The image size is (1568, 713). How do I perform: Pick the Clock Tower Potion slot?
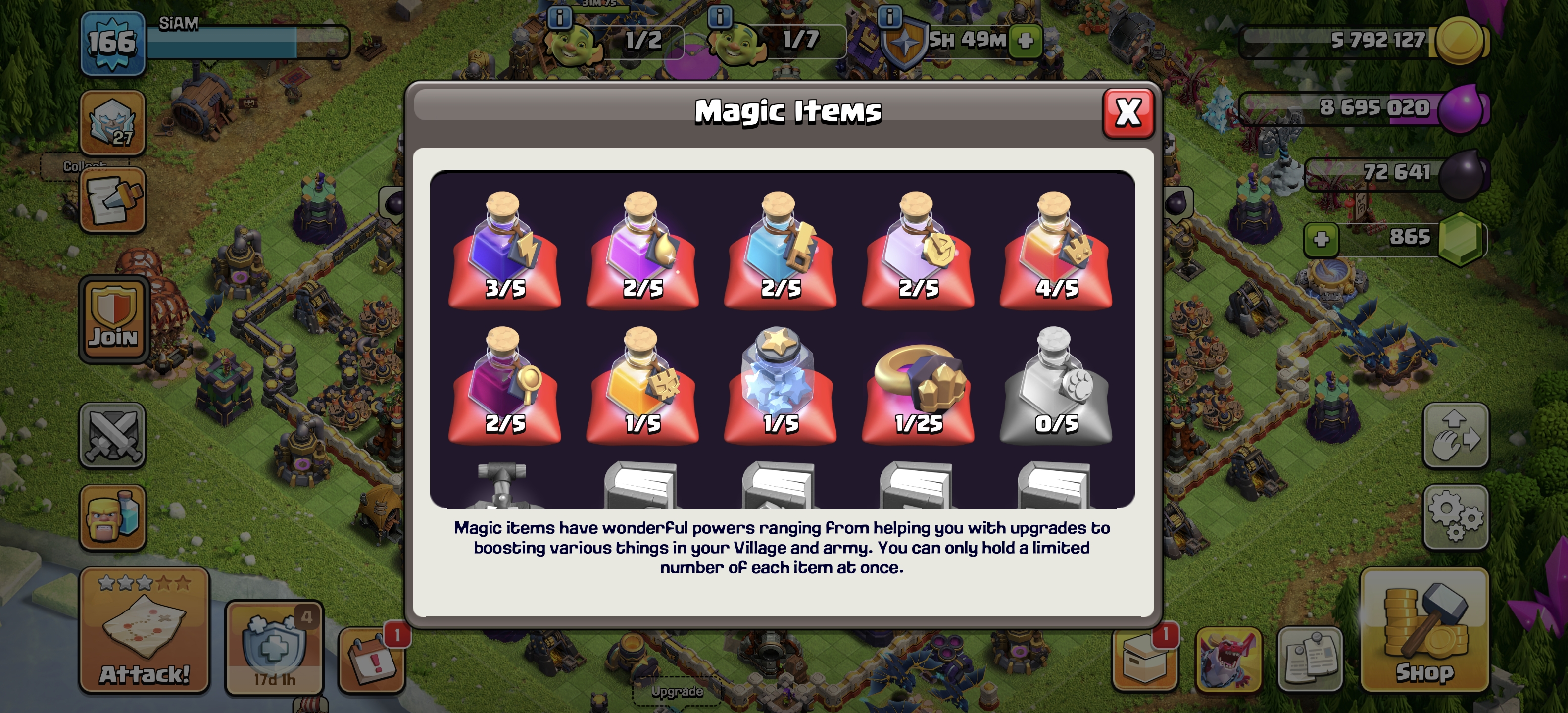coord(918,250)
